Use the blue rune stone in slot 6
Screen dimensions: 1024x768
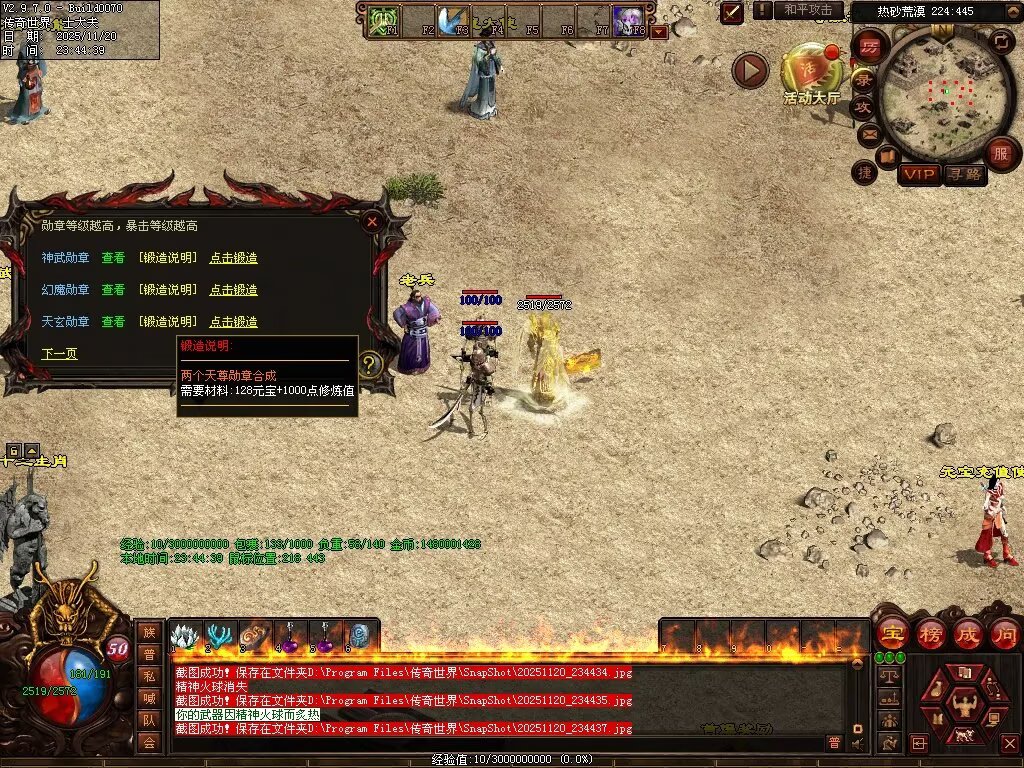point(359,636)
